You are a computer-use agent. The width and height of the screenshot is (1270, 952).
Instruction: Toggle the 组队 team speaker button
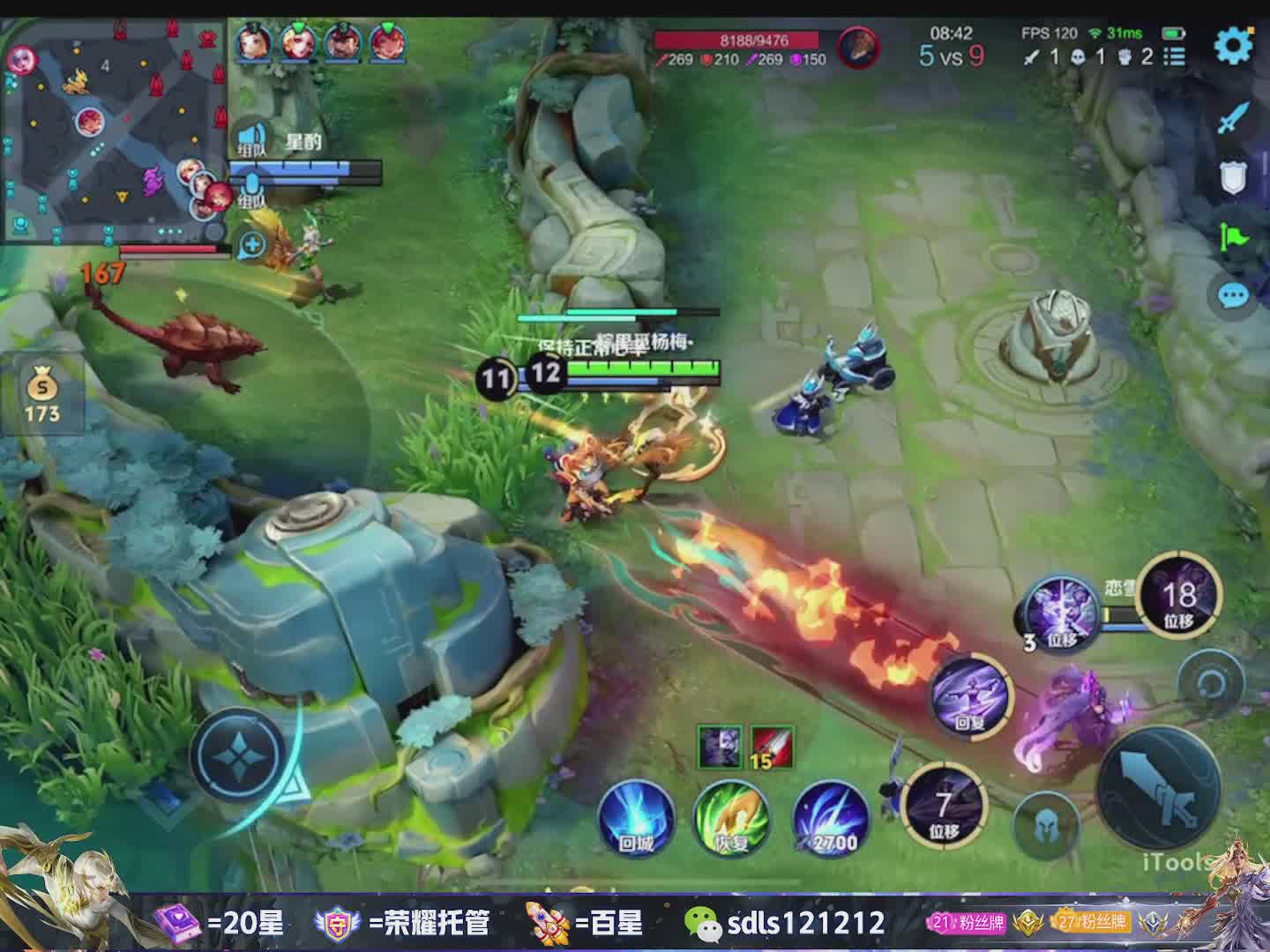point(252,140)
